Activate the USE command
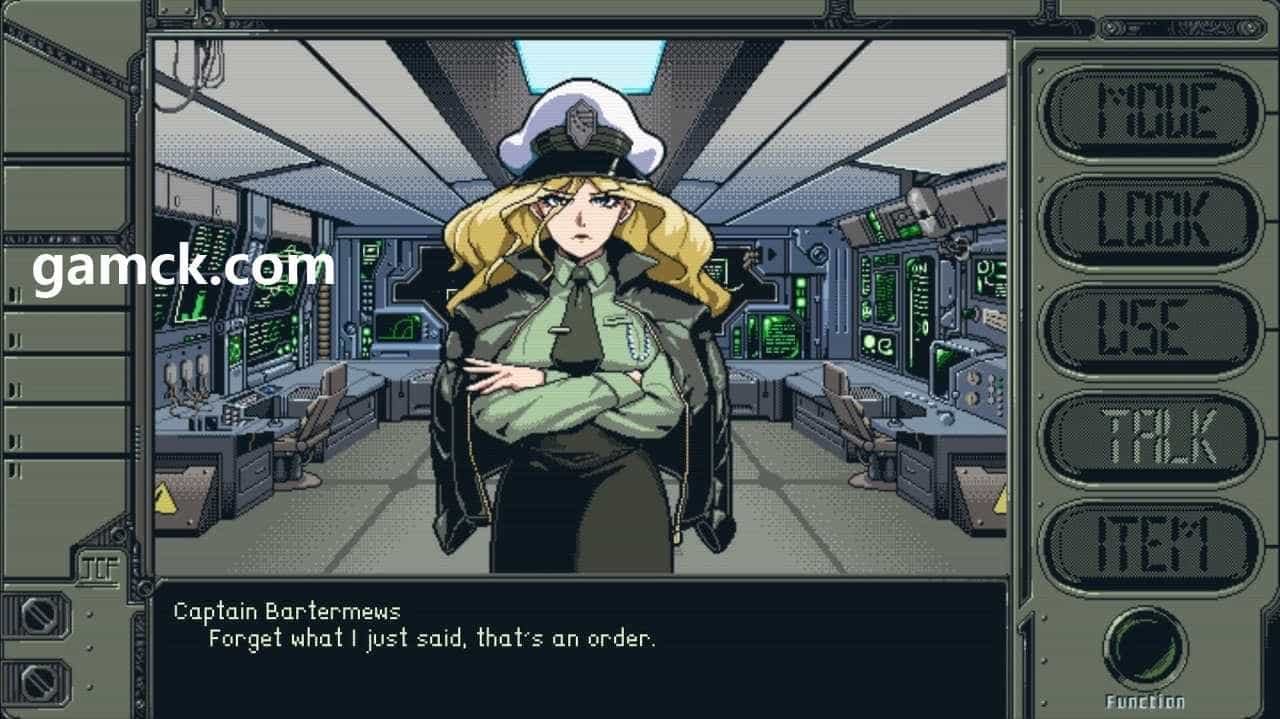The height and width of the screenshot is (719, 1280). pos(1151,329)
